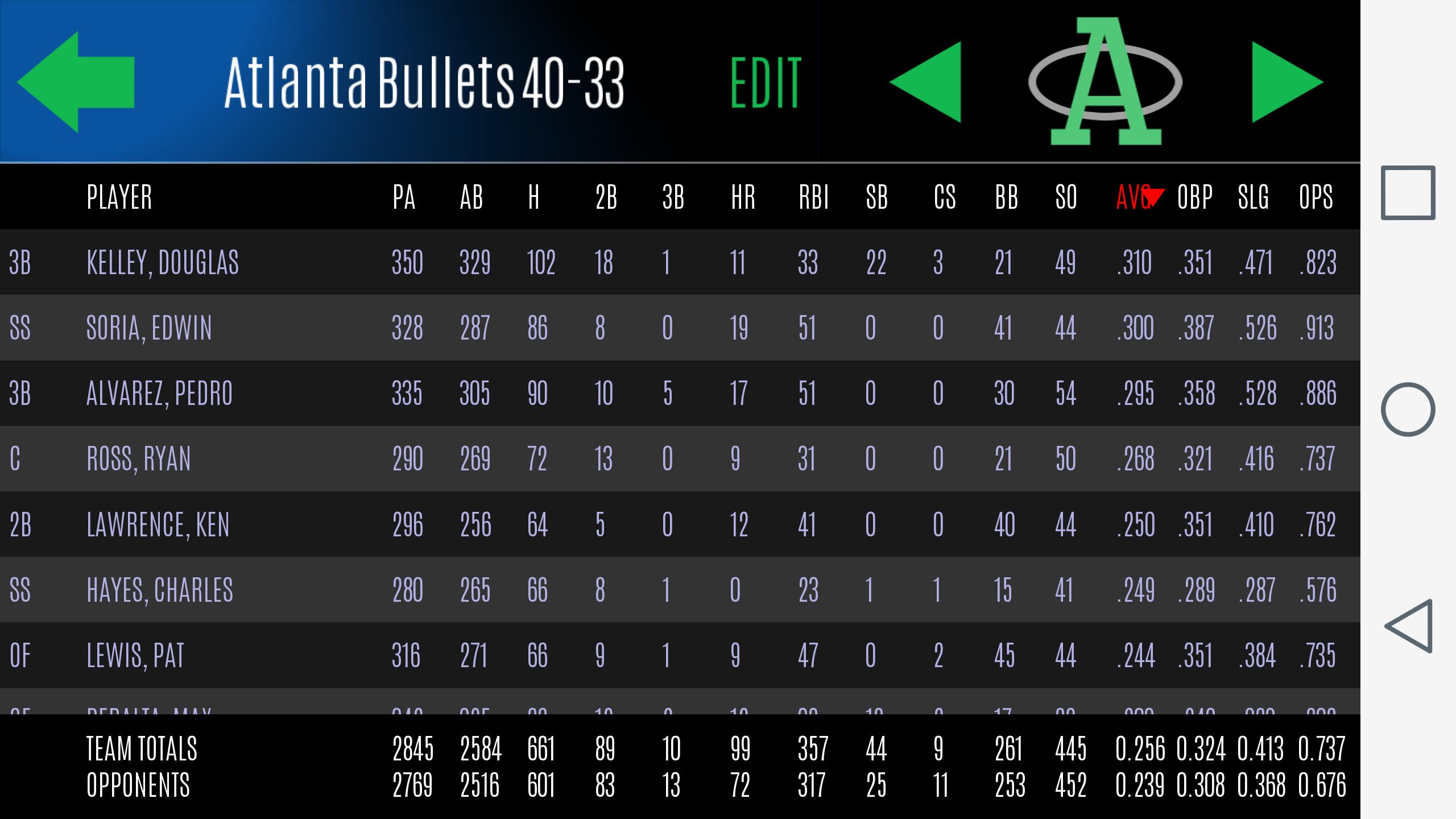Viewport: 1456px width, 819px height.
Task: Sort players by HR column header
Action: (743, 197)
